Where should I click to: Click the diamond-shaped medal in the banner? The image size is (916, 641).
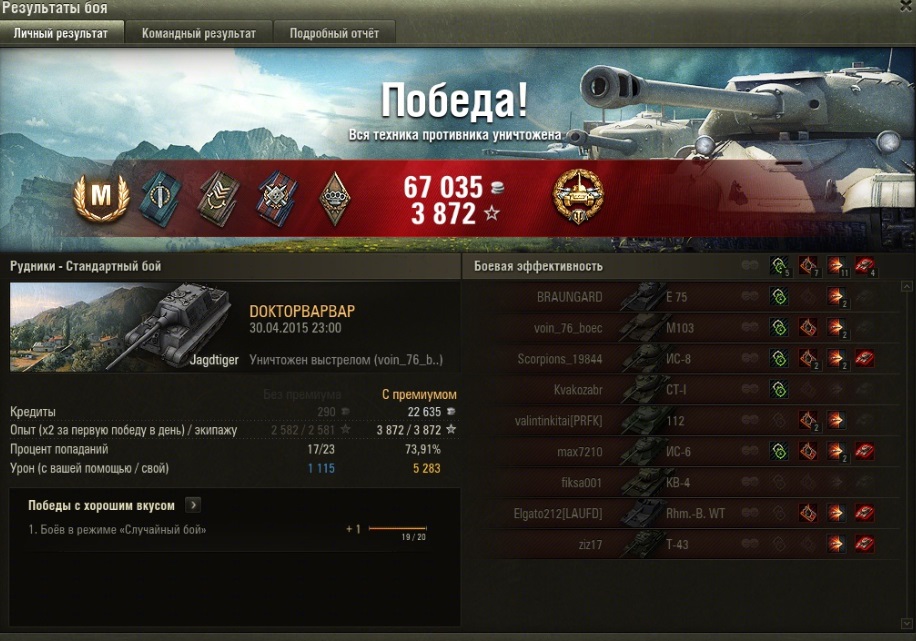click(335, 197)
